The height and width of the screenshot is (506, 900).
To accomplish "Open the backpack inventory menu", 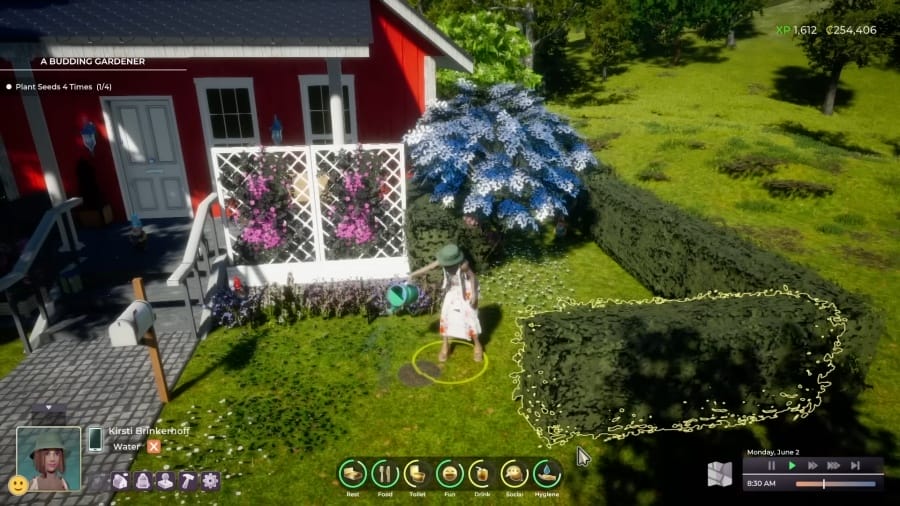I will click(x=141, y=481).
